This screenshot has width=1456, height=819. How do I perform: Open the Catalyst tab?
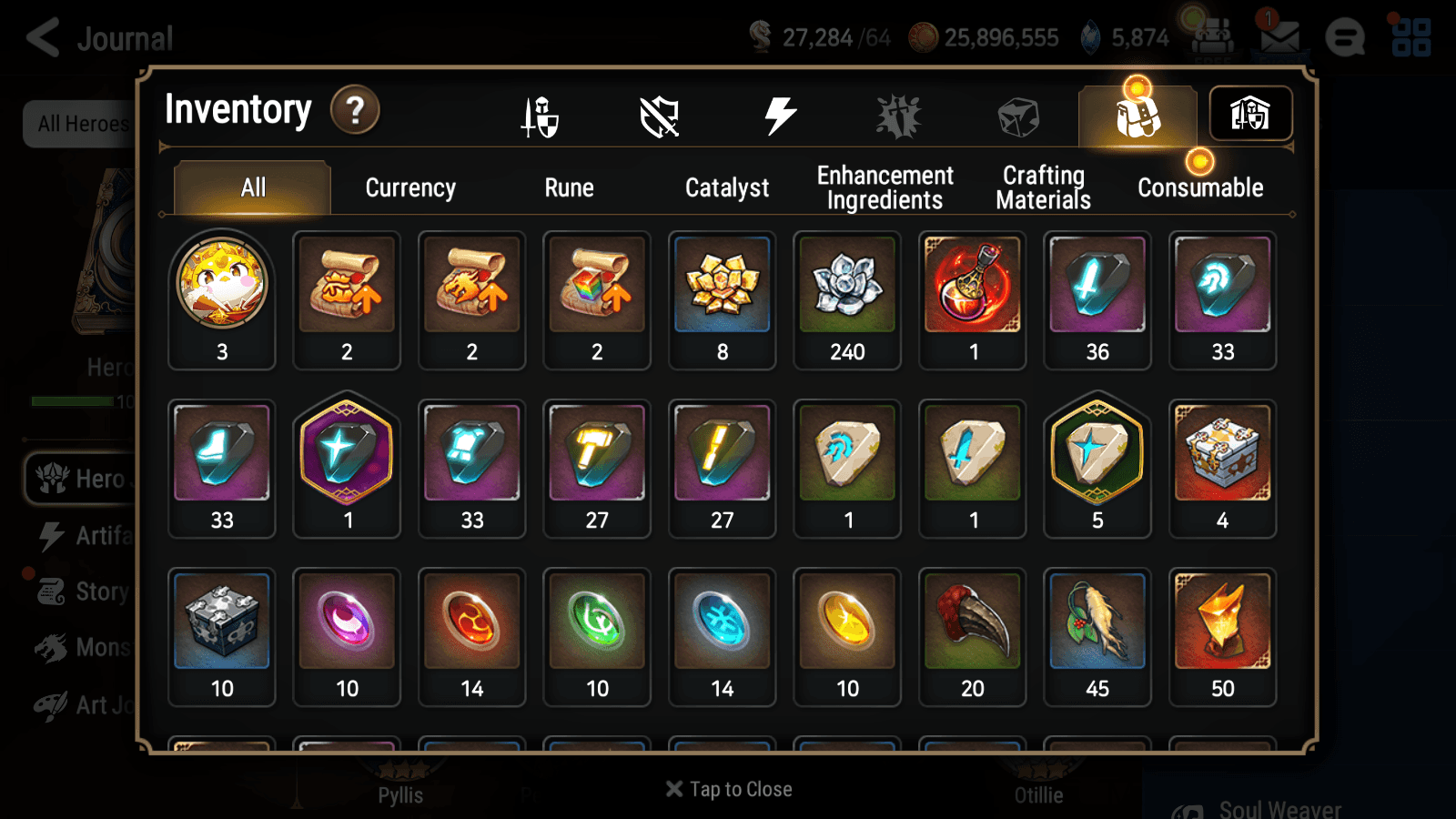click(x=727, y=187)
